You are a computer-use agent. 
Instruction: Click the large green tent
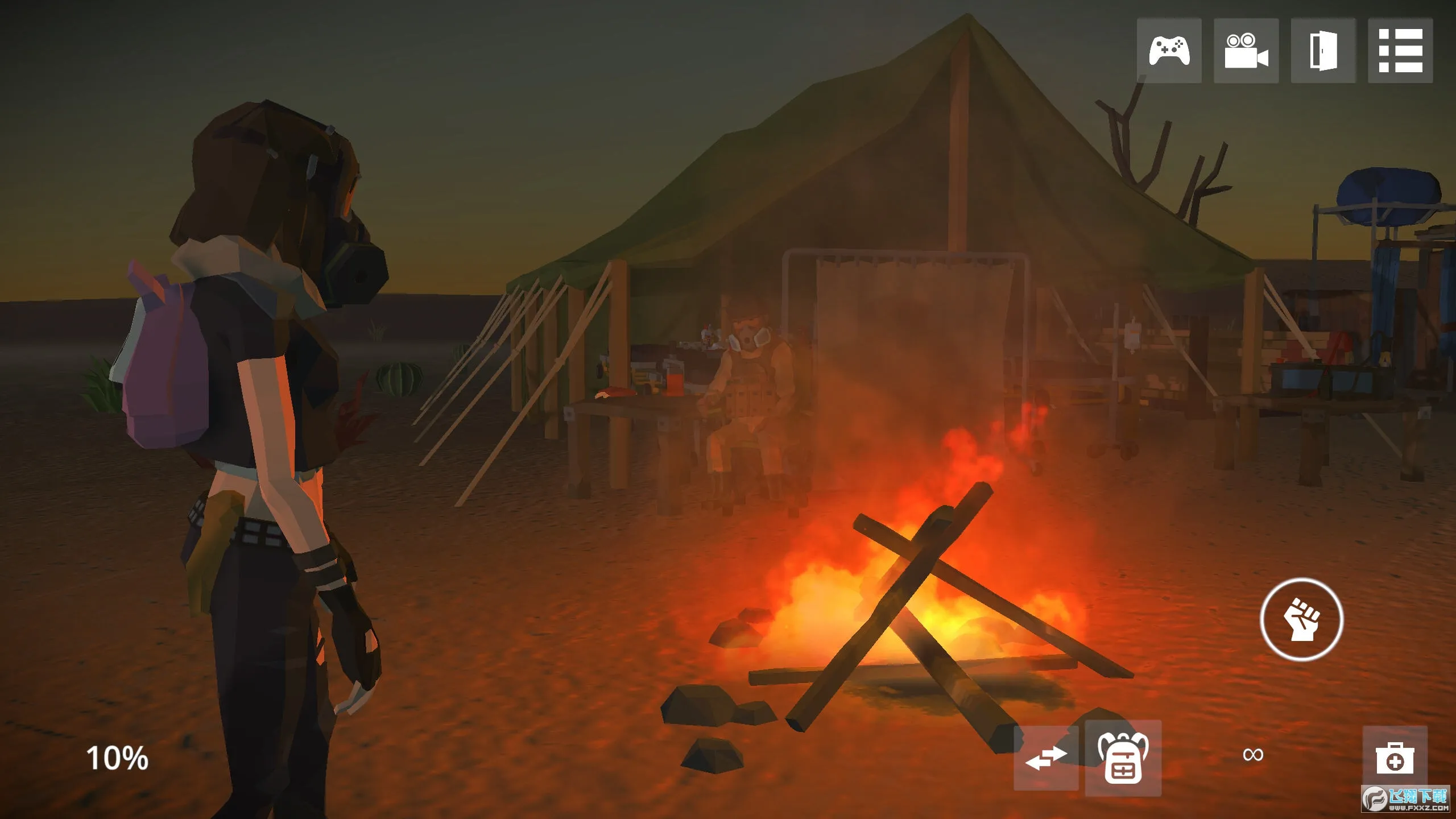click(x=853, y=171)
